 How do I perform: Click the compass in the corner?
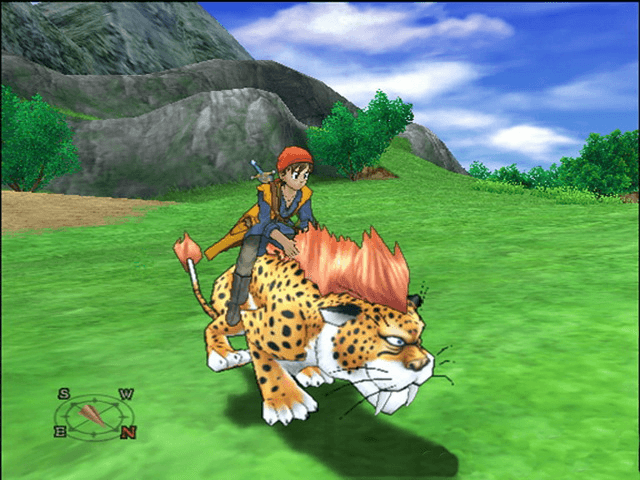pyautogui.click(x=95, y=412)
